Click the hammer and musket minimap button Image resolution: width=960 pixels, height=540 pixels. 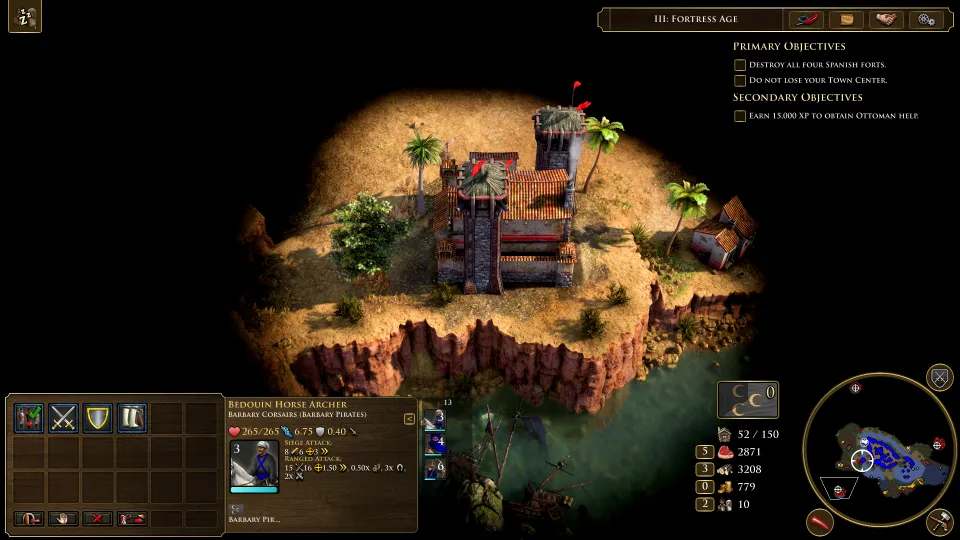point(939,520)
